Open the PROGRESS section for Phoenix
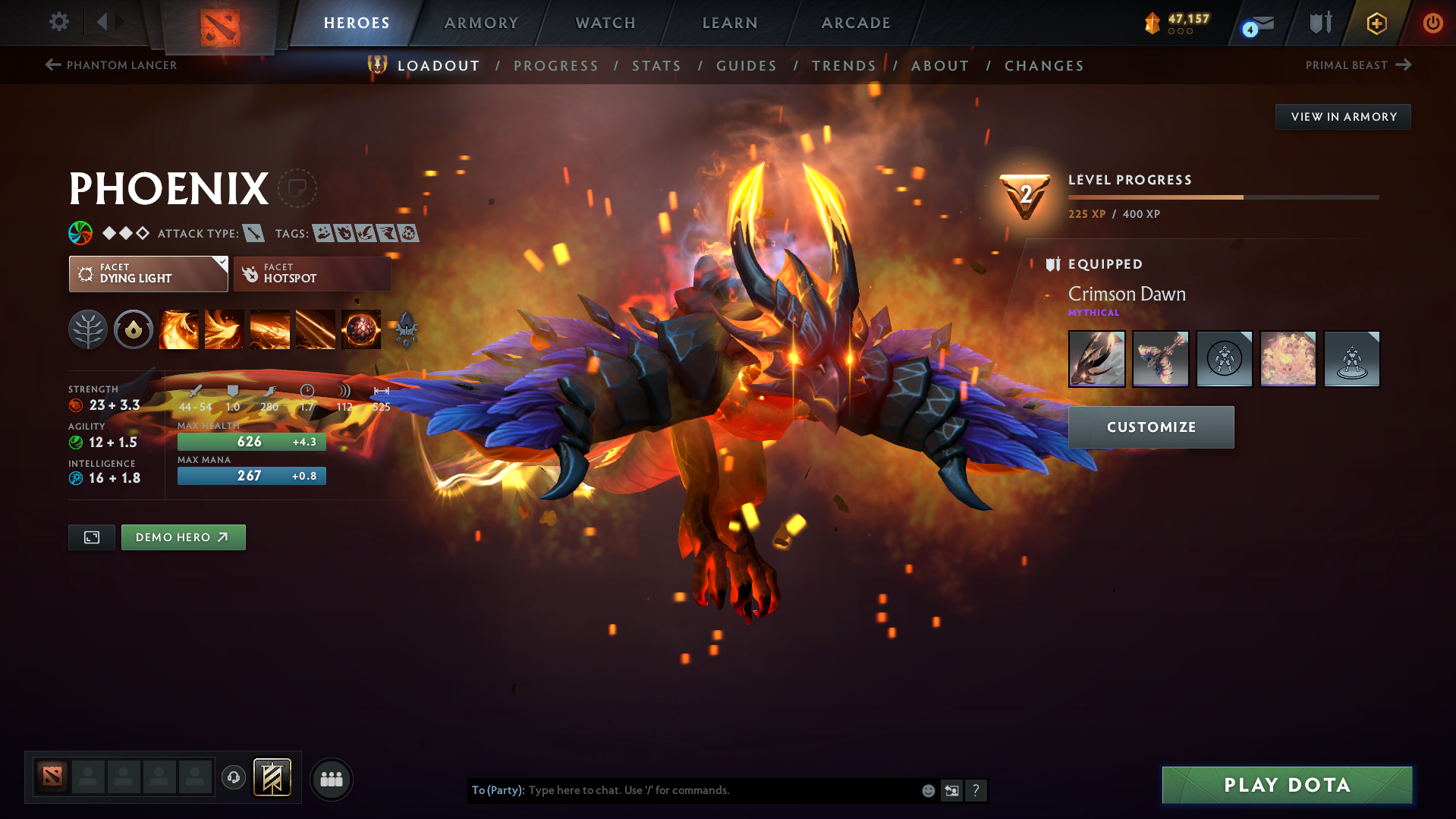 [x=556, y=66]
